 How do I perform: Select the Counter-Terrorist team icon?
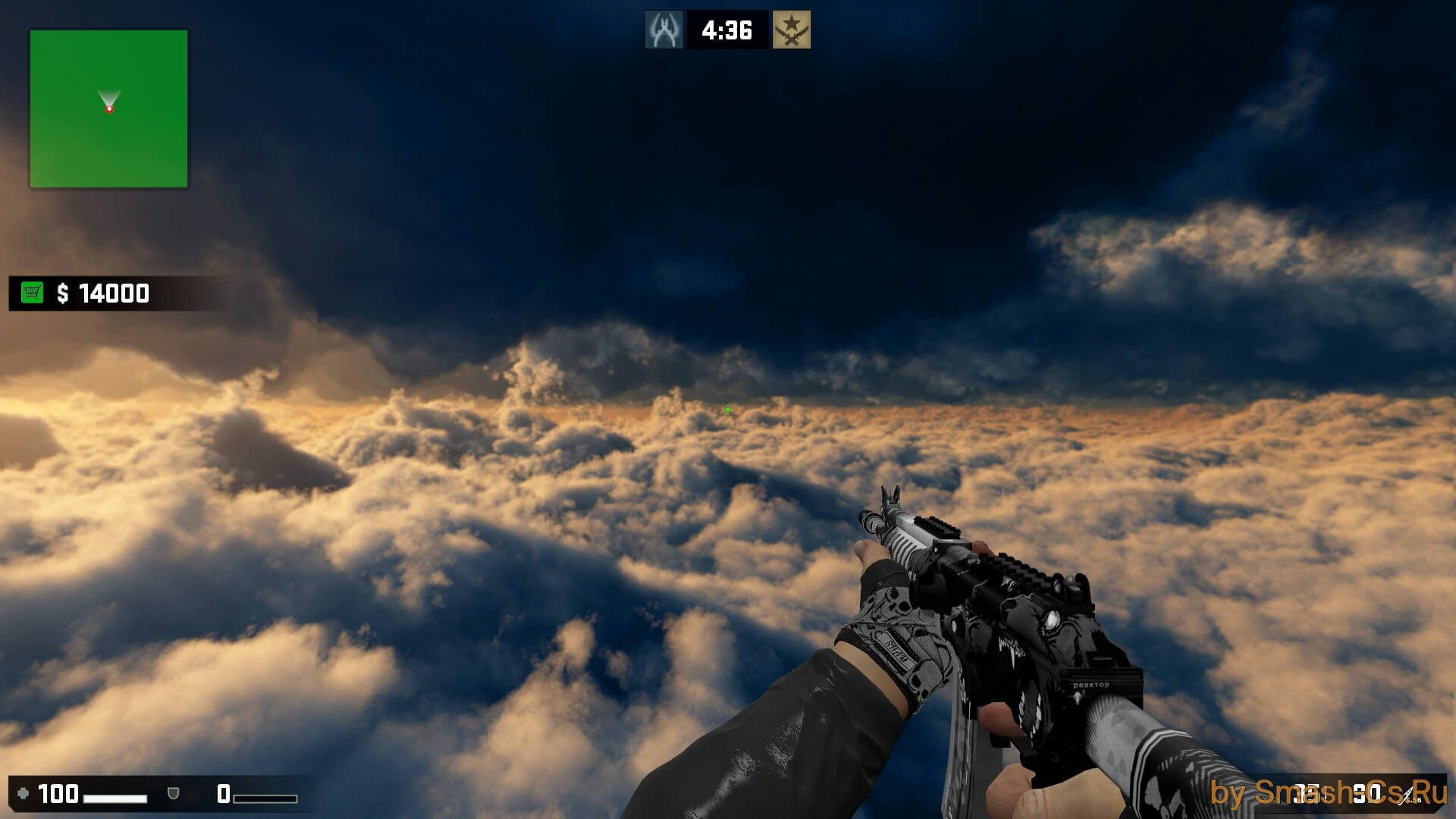pos(664,30)
